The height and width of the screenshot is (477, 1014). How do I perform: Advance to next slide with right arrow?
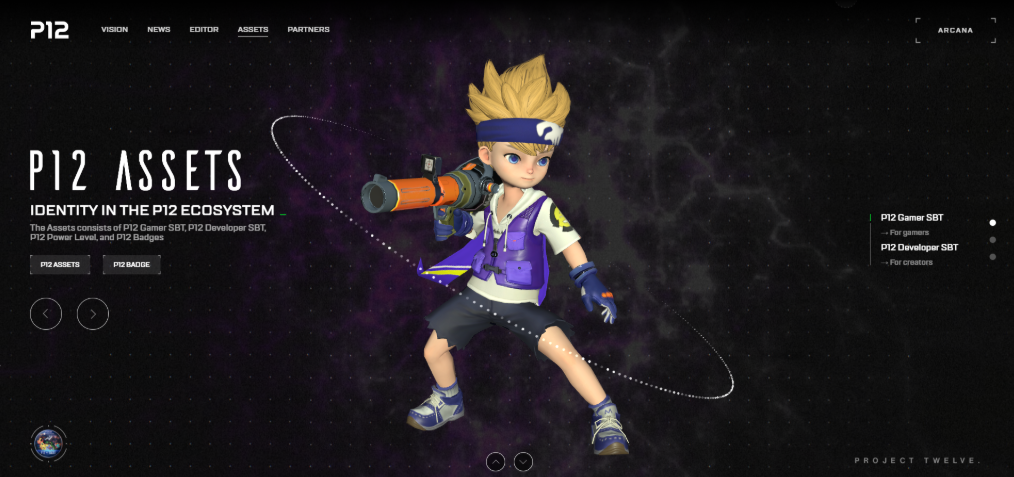pos(93,314)
